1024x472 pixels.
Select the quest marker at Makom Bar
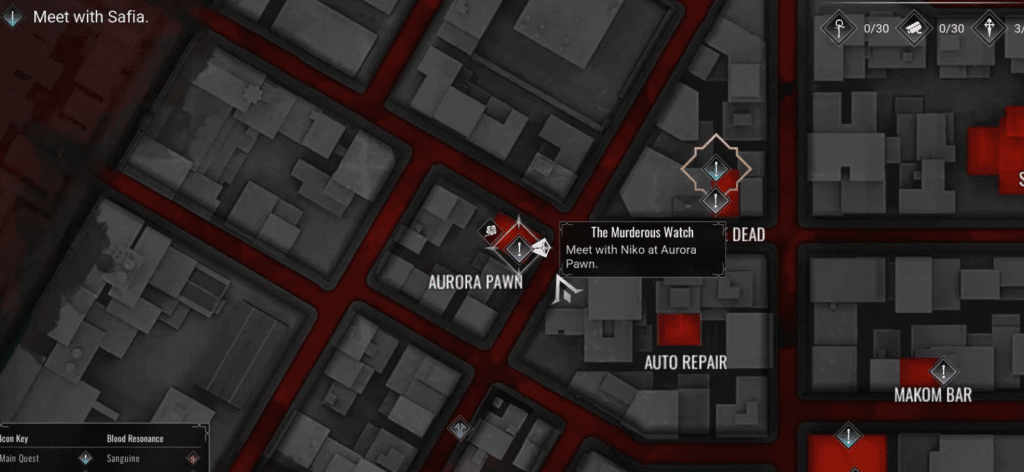pyautogui.click(x=942, y=371)
